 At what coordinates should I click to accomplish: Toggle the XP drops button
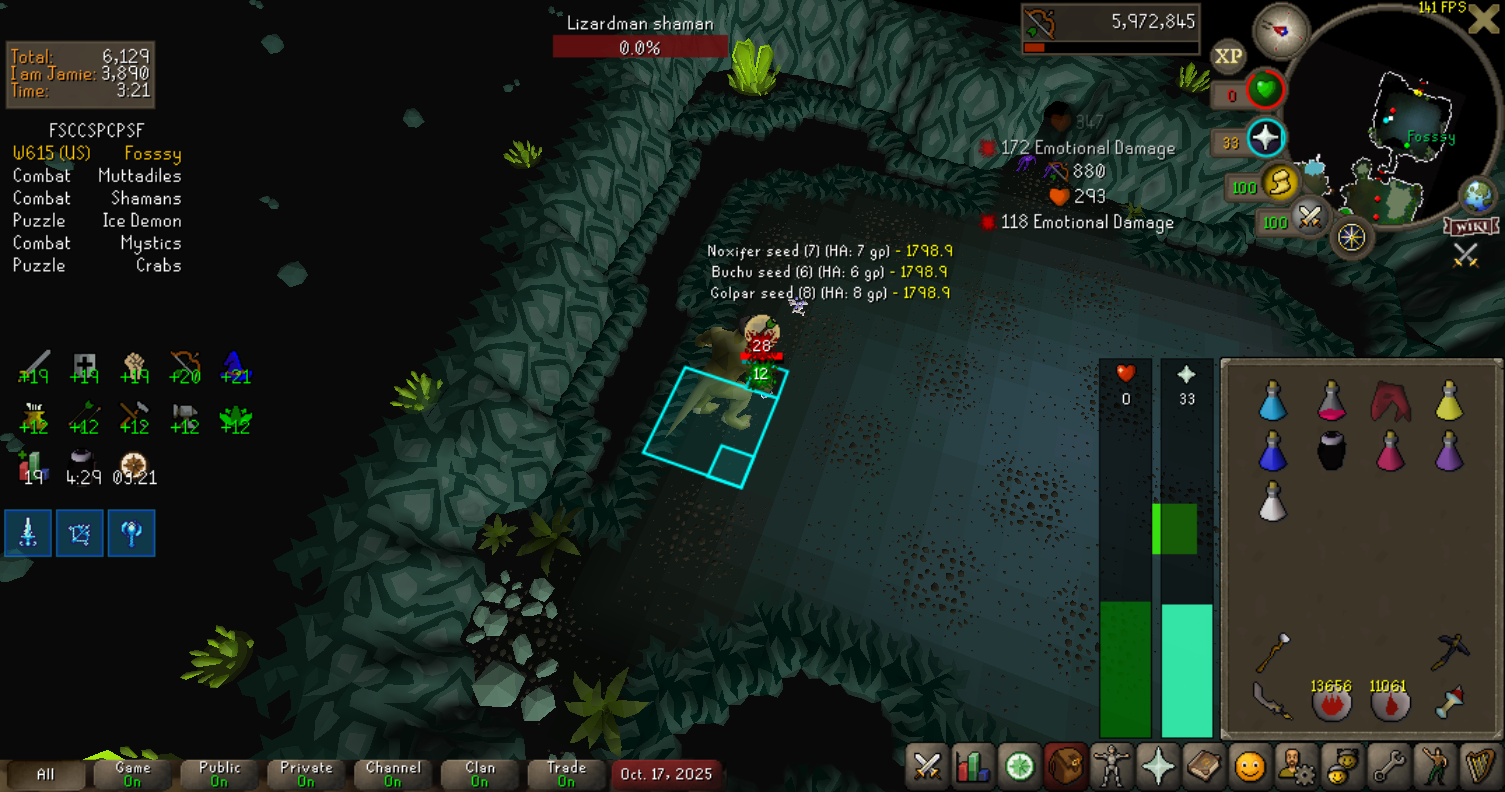point(1229,57)
